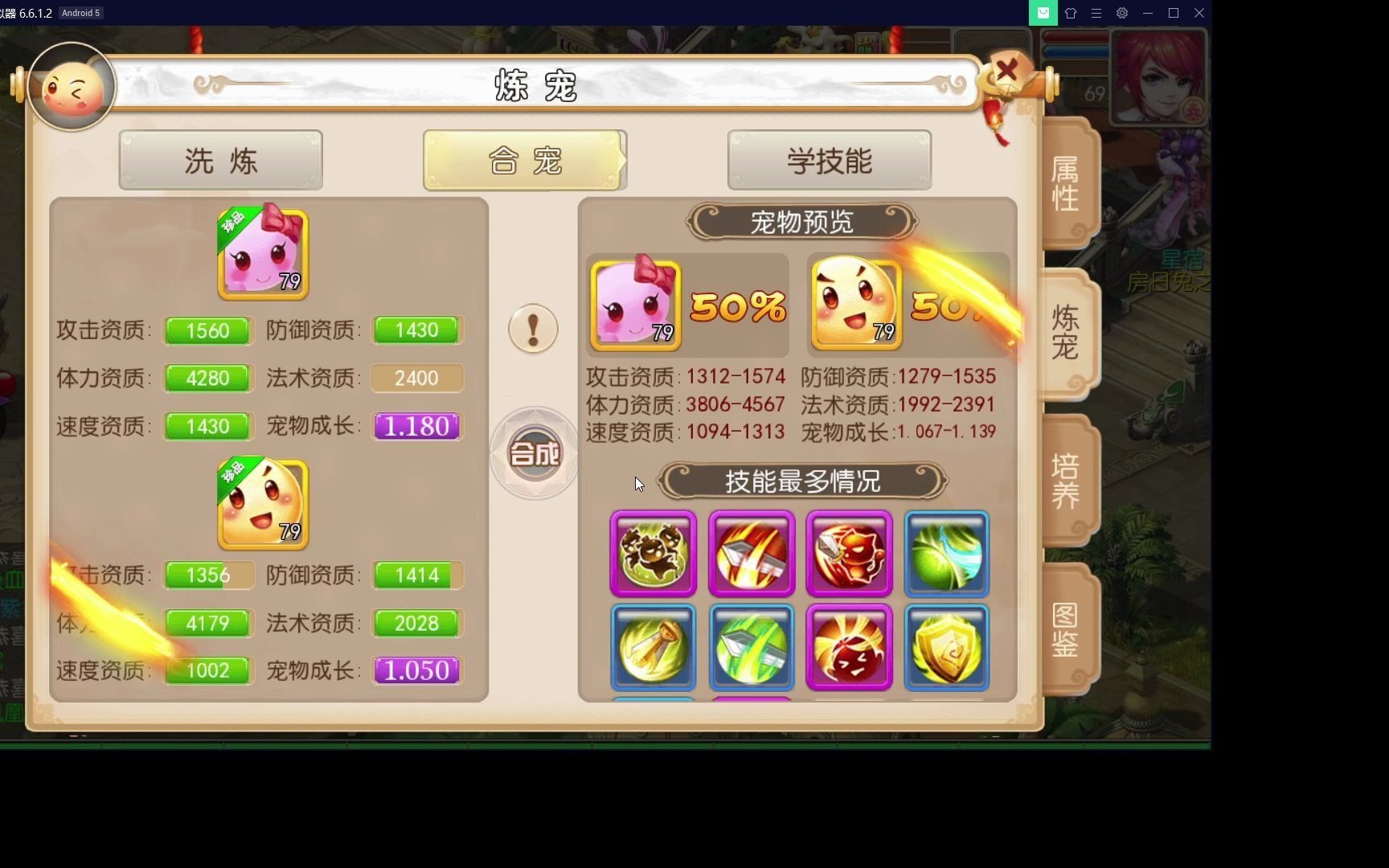Select the dark paw-print skill icon

point(652,554)
